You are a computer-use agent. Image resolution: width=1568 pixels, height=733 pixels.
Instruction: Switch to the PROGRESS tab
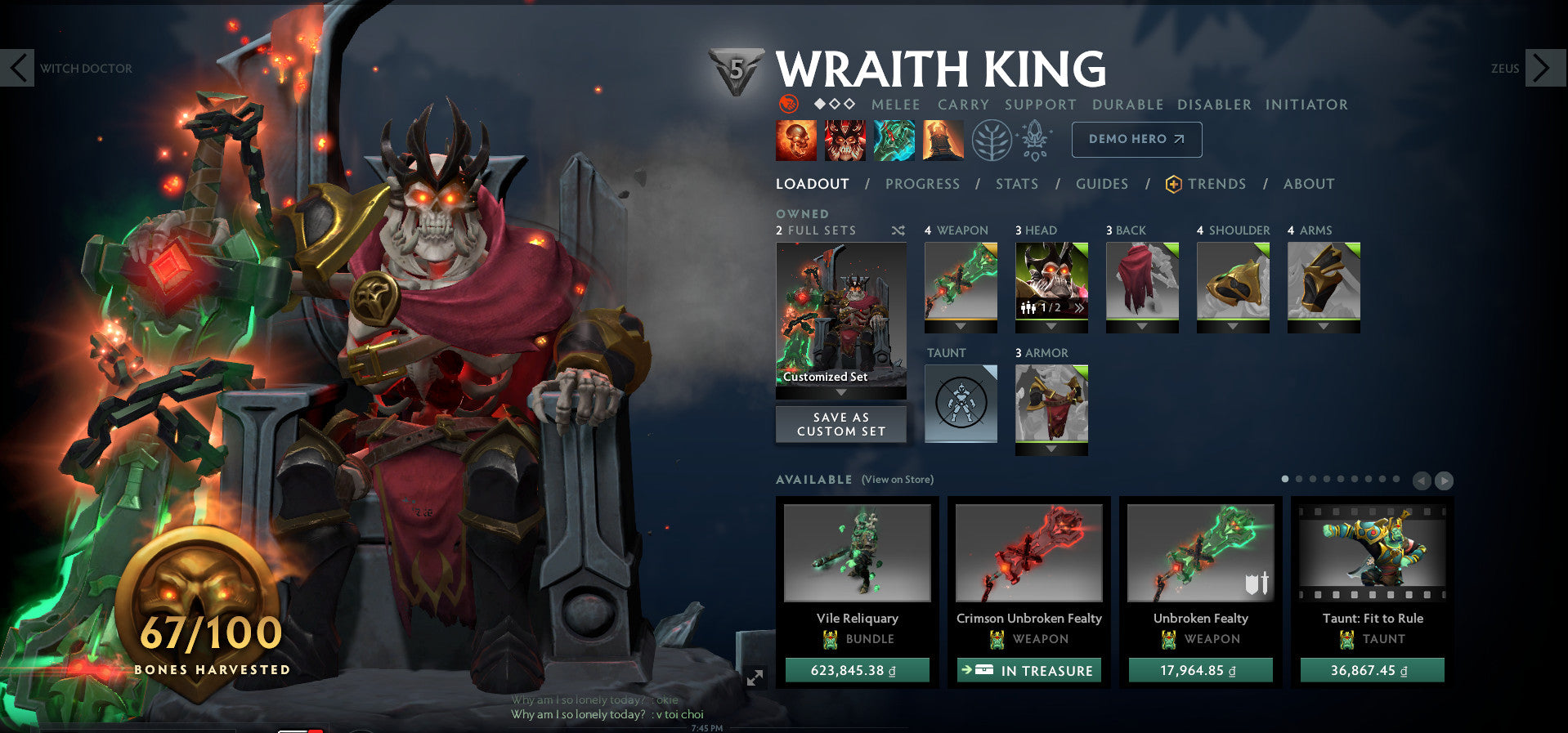[x=921, y=184]
